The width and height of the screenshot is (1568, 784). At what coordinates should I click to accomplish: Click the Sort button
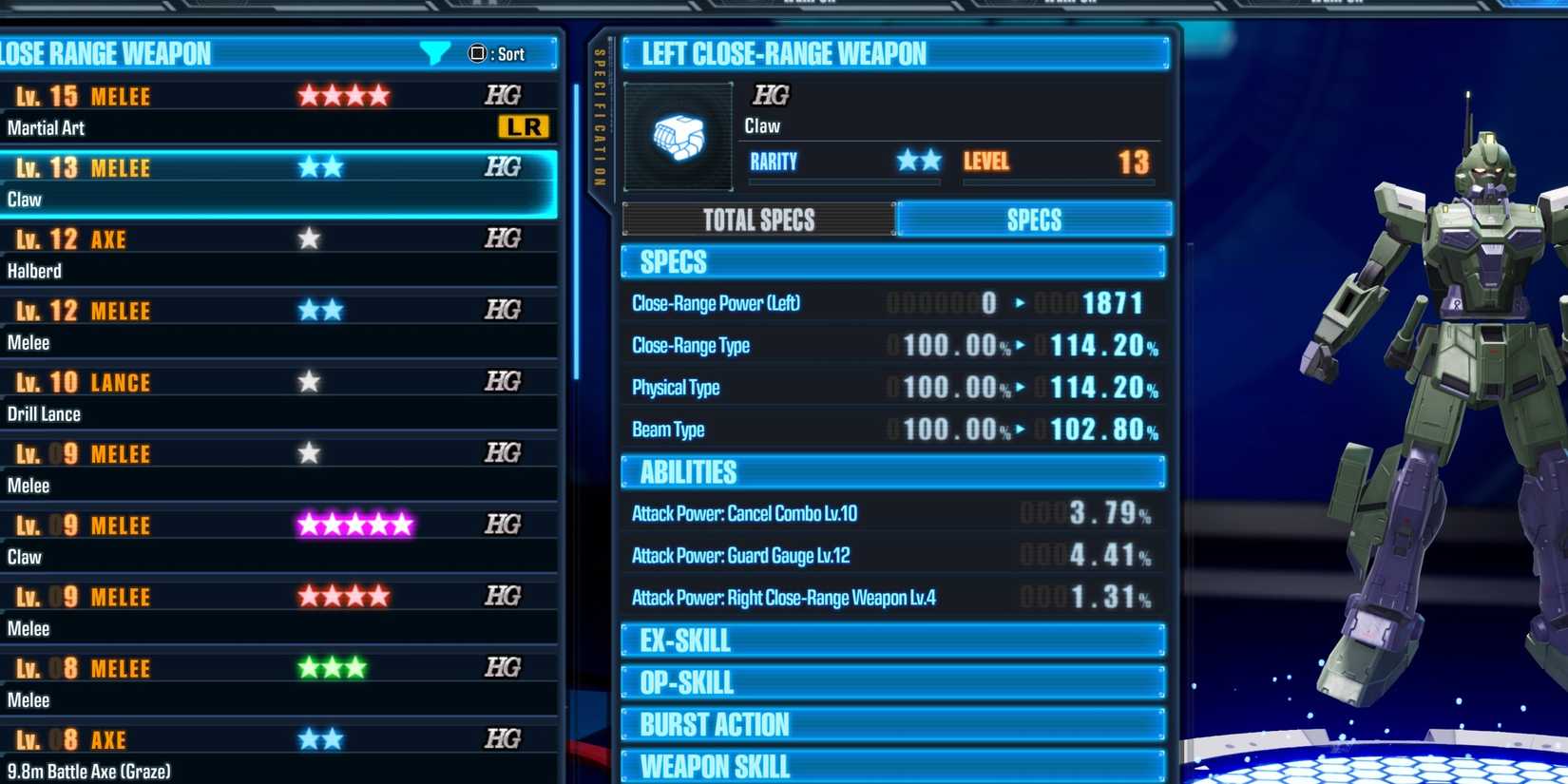pos(502,54)
